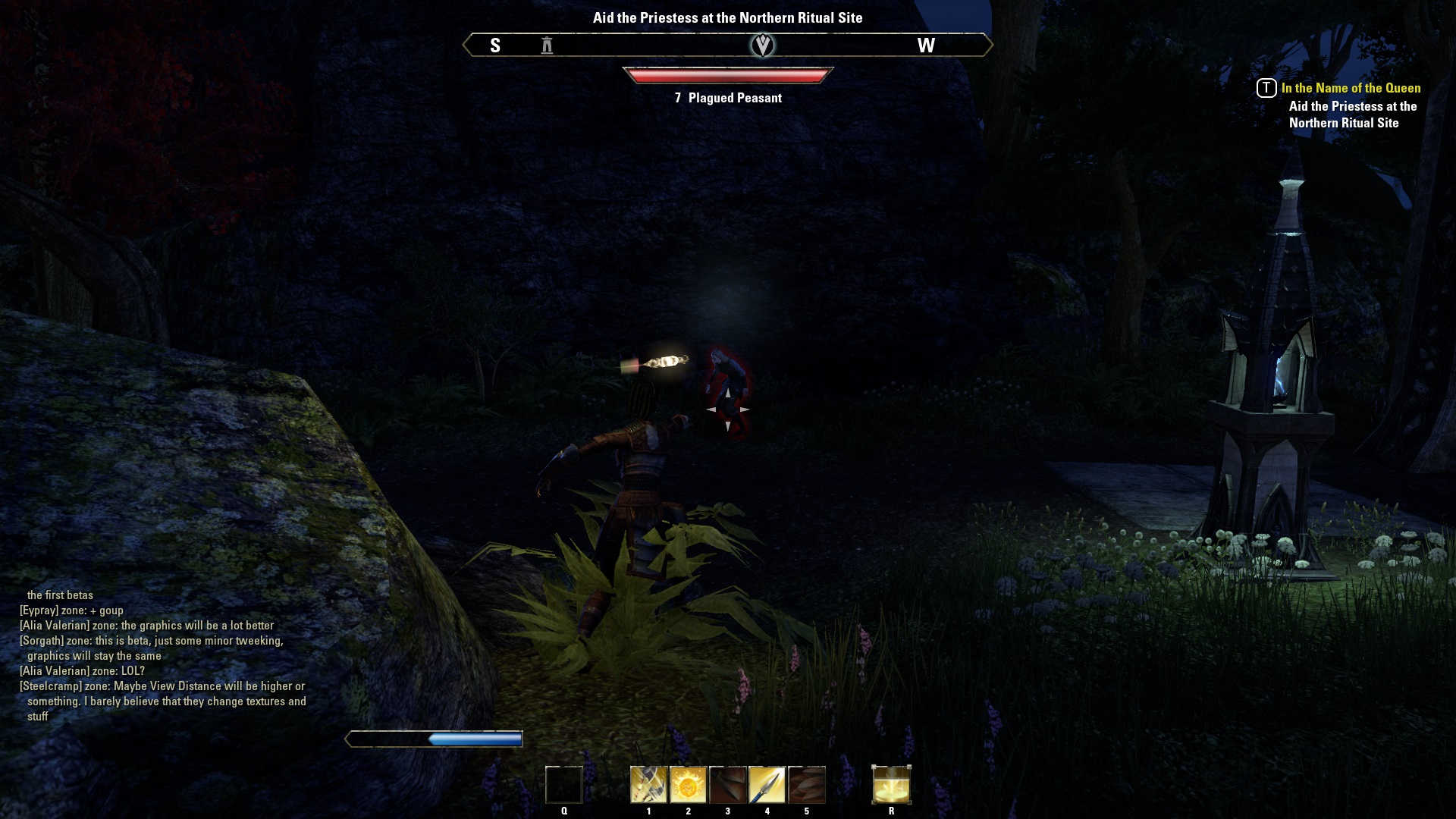Cast the flaming sun ability
1456x819 pixels.
point(688,785)
